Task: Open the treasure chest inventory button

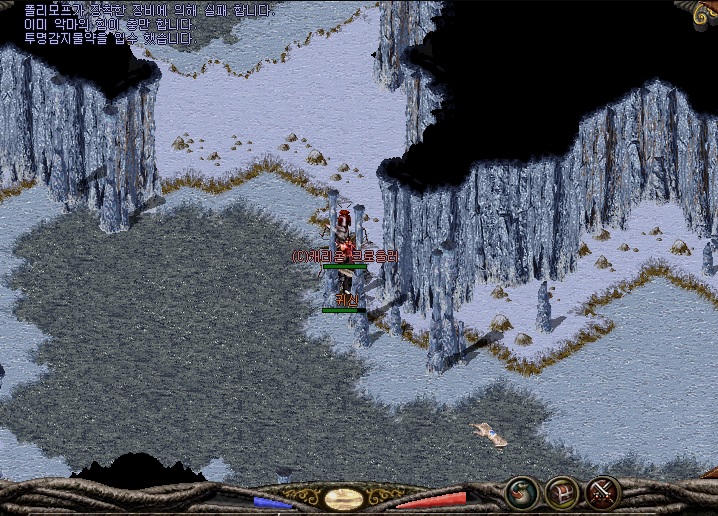Action: 563,492
